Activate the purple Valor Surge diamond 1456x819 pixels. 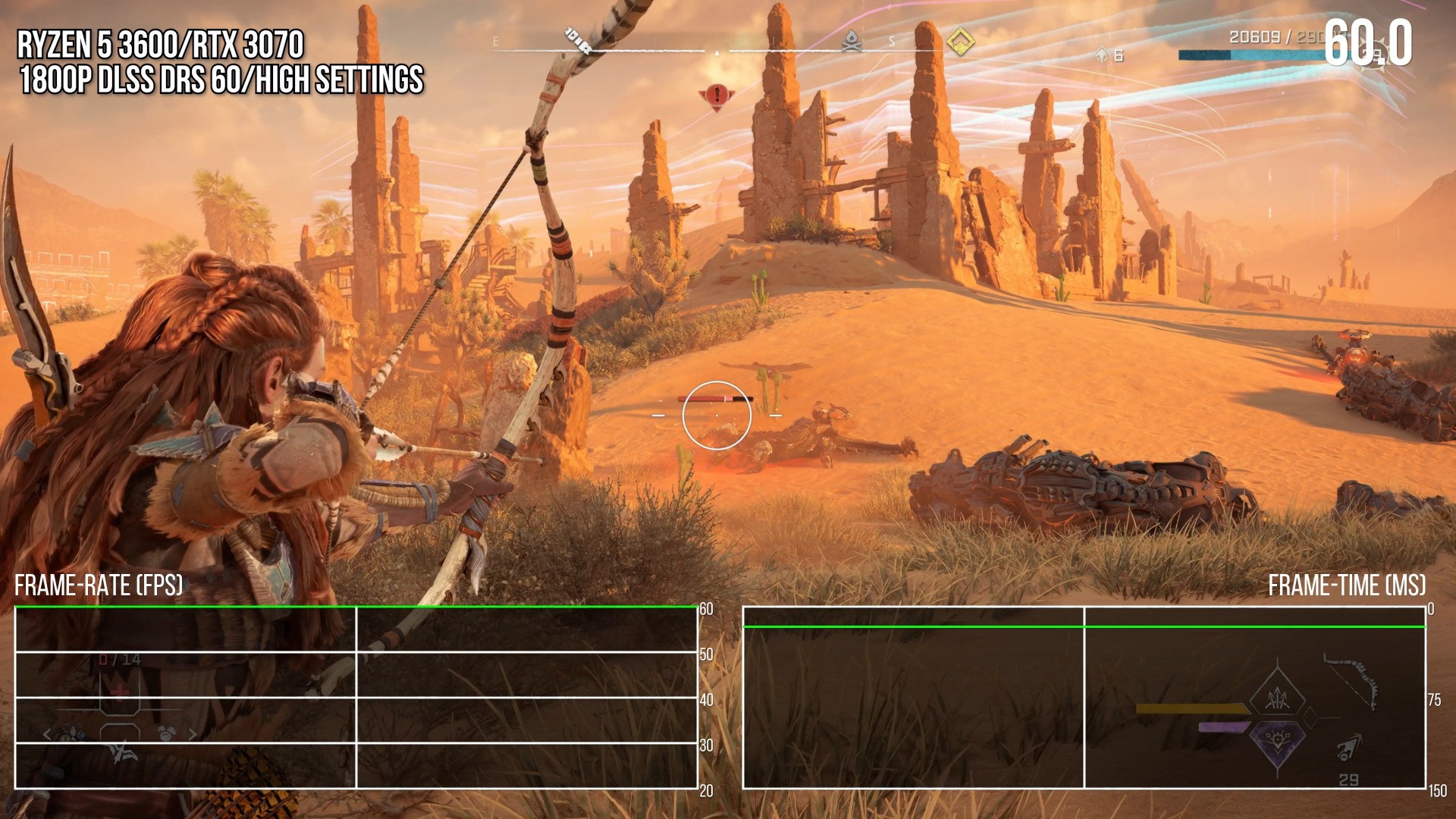coord(1278,741)
